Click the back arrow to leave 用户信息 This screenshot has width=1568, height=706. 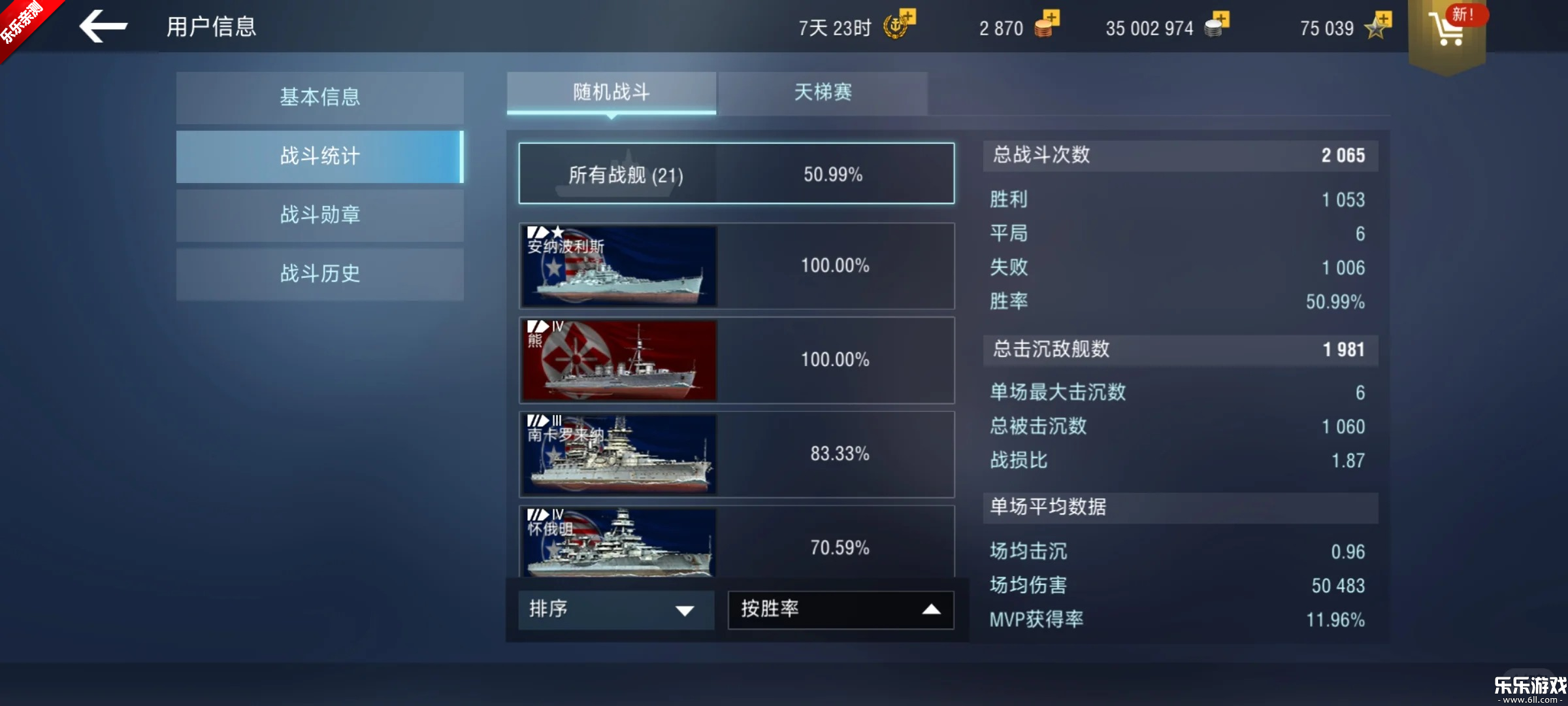pyautogui.click(x=103, y=26)
